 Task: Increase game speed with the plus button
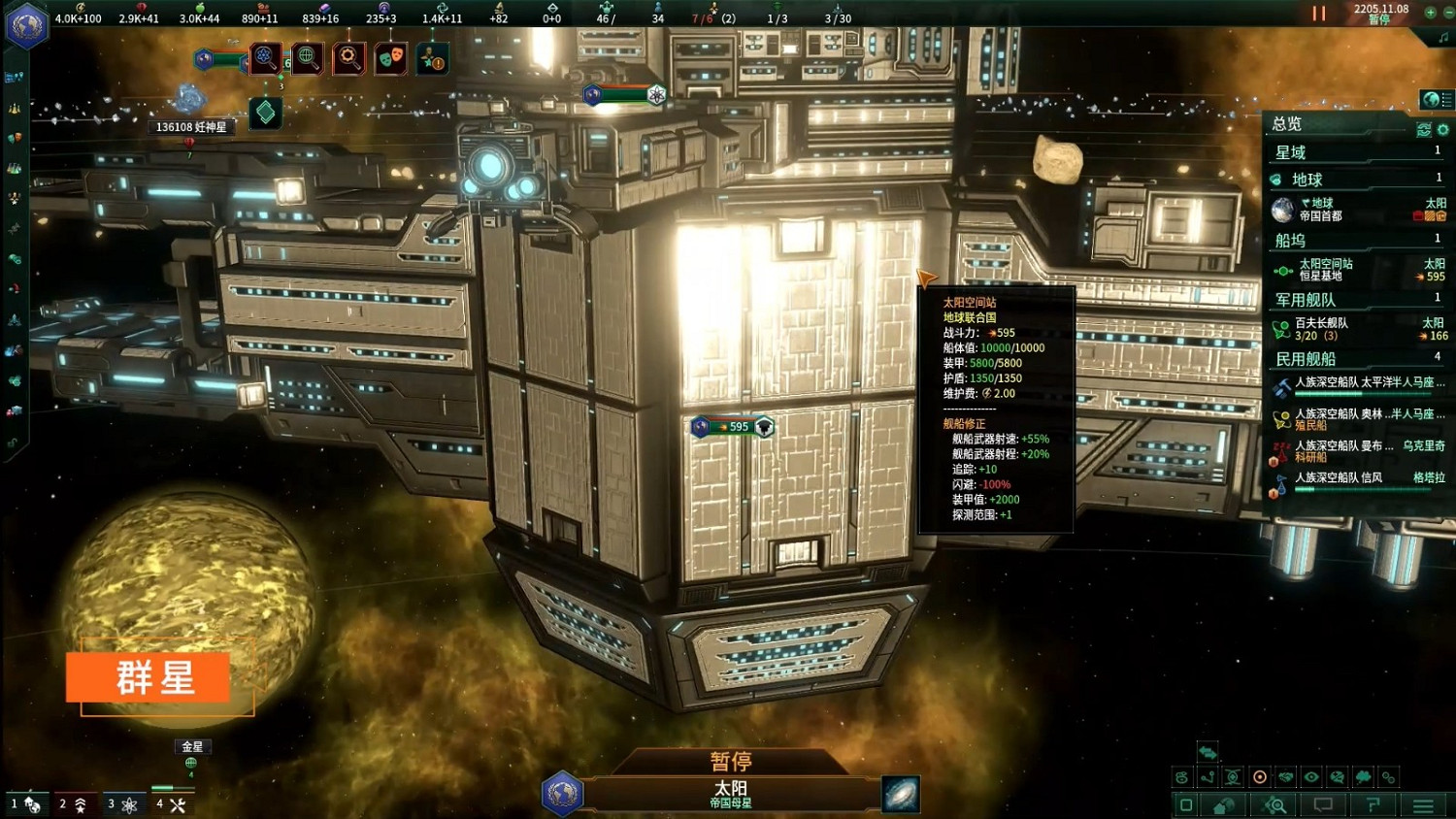tap(1430, 13)
